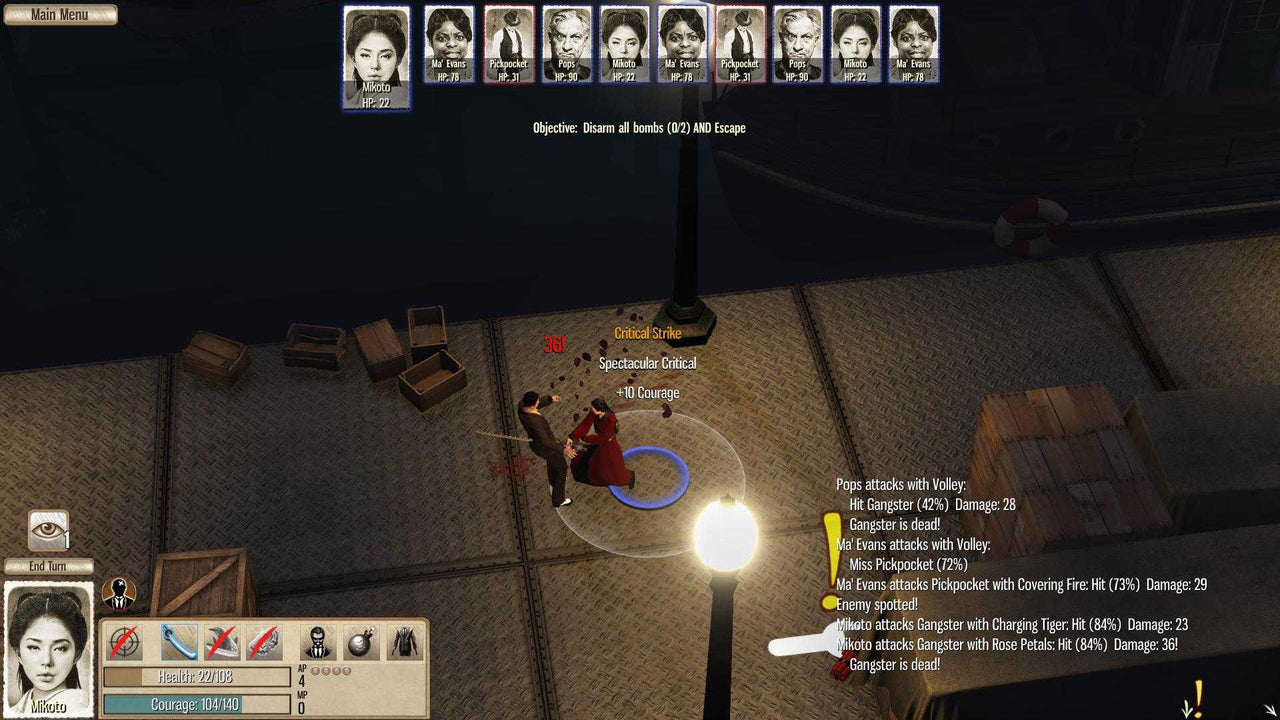
Task: Select Pops' portrait showing HP 90
Action: [x=567, y=42]
